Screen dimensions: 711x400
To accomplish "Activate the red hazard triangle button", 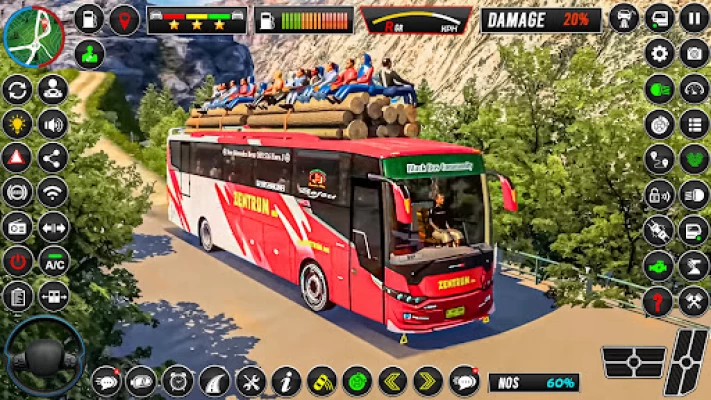I will tap(17, 157).
